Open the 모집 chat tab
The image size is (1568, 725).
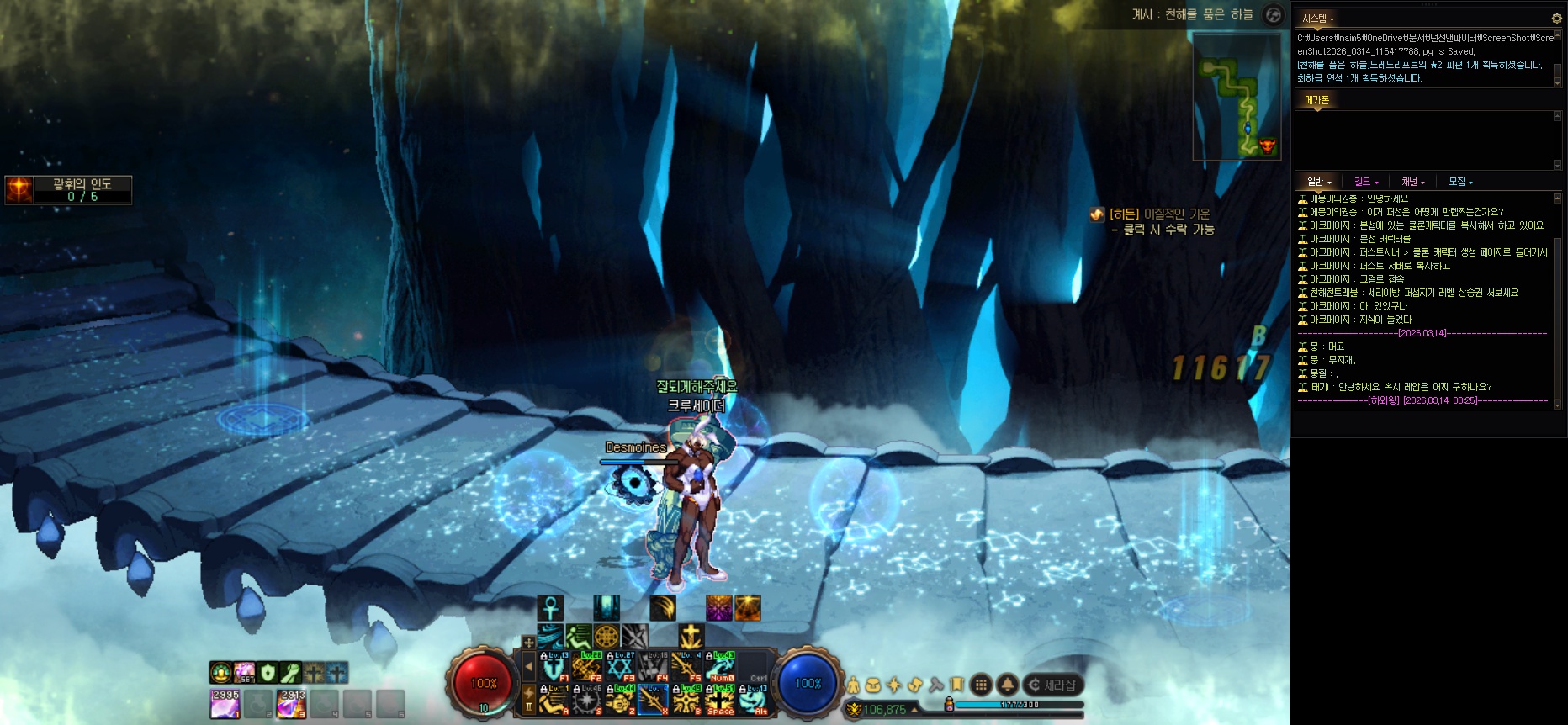(x=1459, y=182)
